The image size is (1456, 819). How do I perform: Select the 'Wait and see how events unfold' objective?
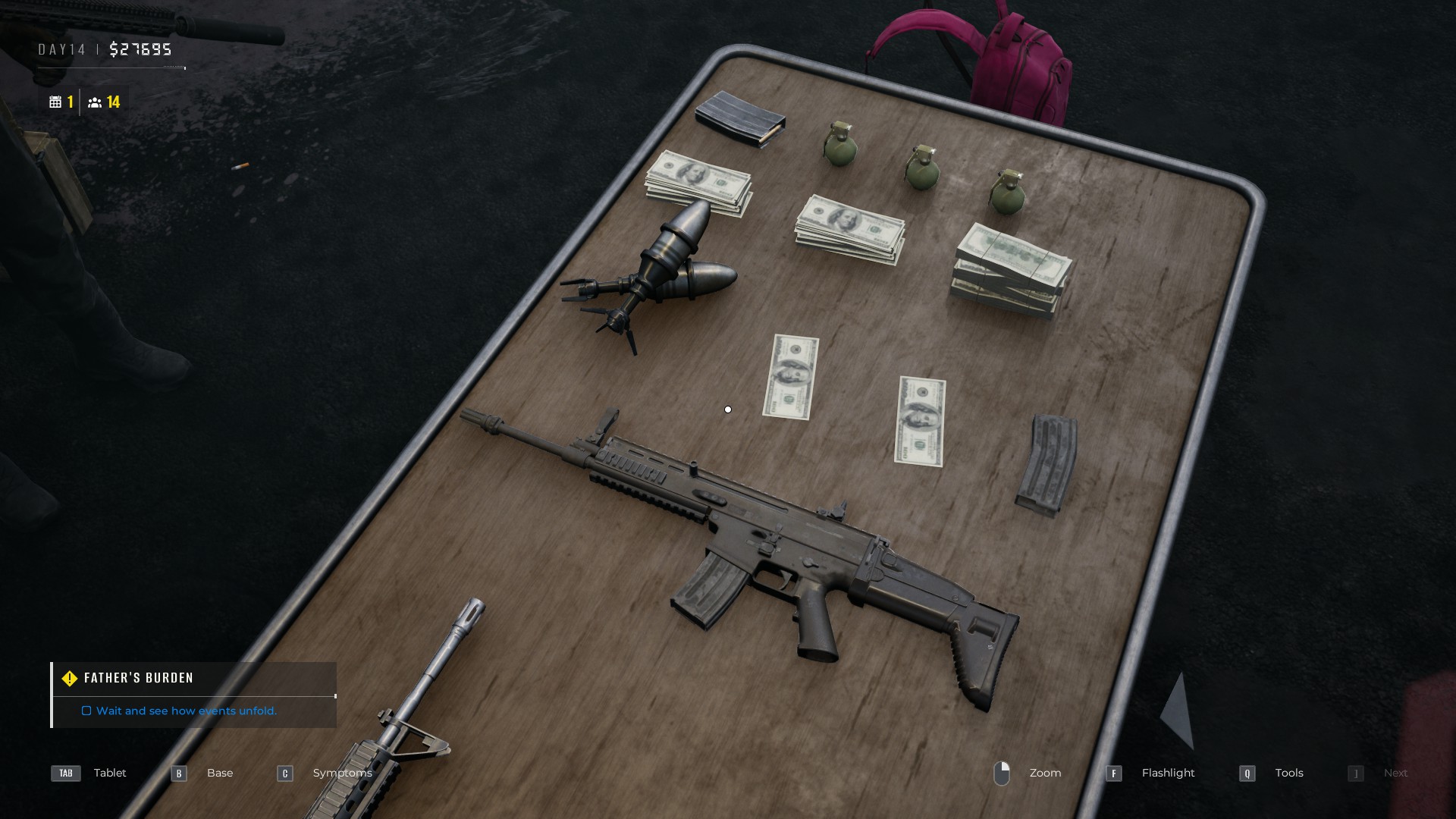click(x=186, y=711)
